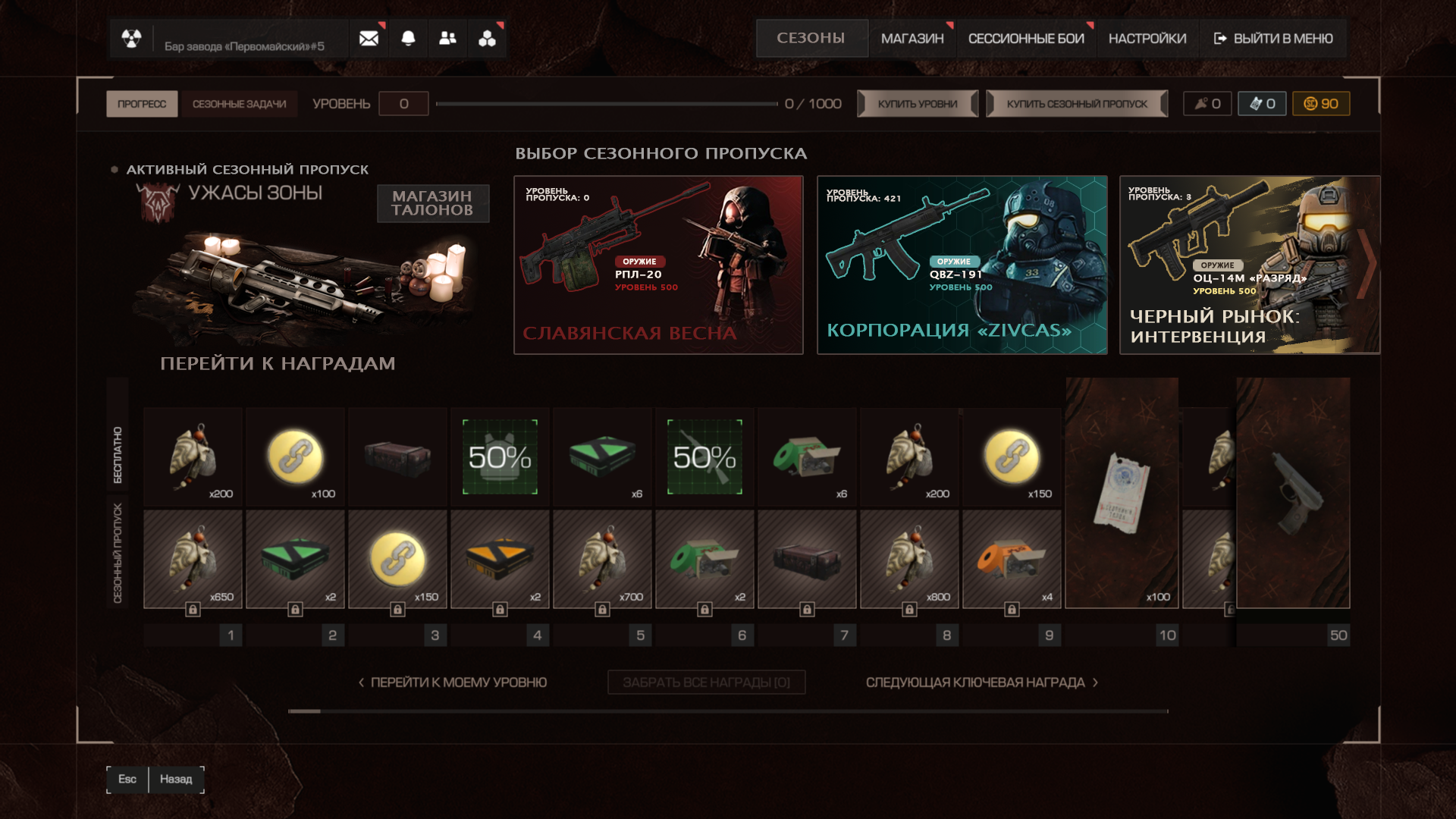Open notifications bell icon
Screen dimensions: 1456x819
408,39
